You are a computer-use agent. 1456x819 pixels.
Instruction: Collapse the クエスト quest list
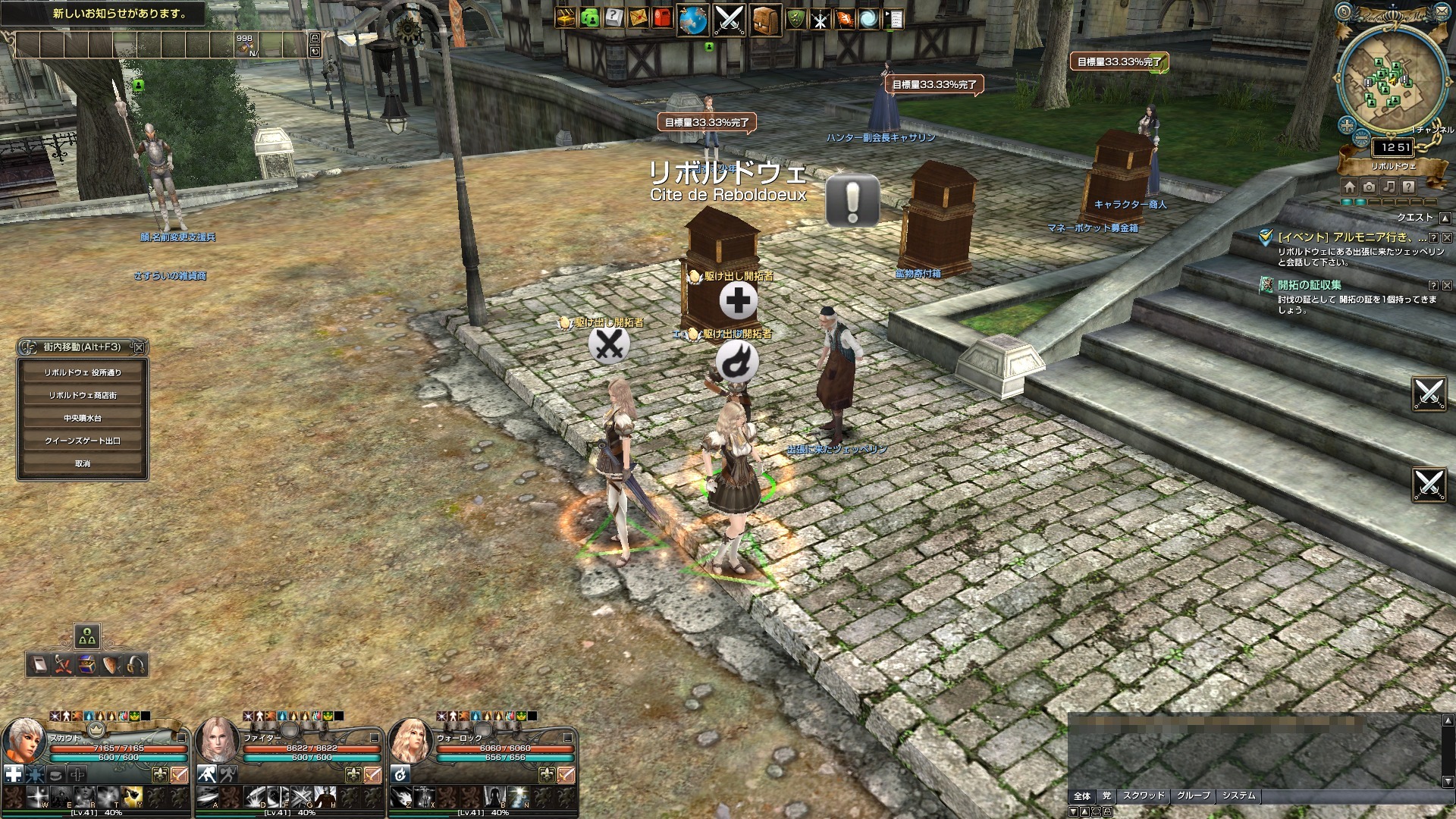1445,218
